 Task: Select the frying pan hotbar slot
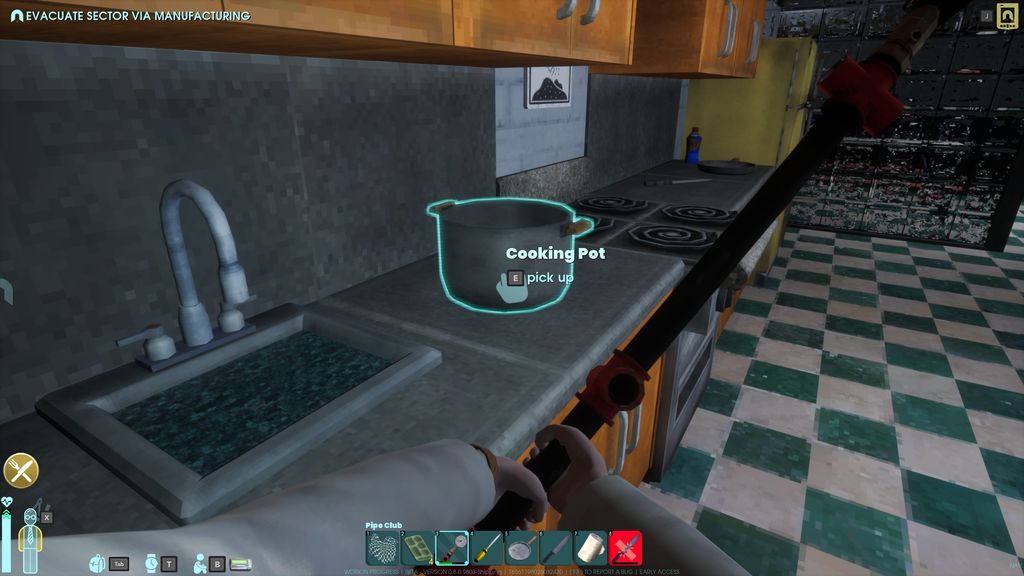(522, 548)
